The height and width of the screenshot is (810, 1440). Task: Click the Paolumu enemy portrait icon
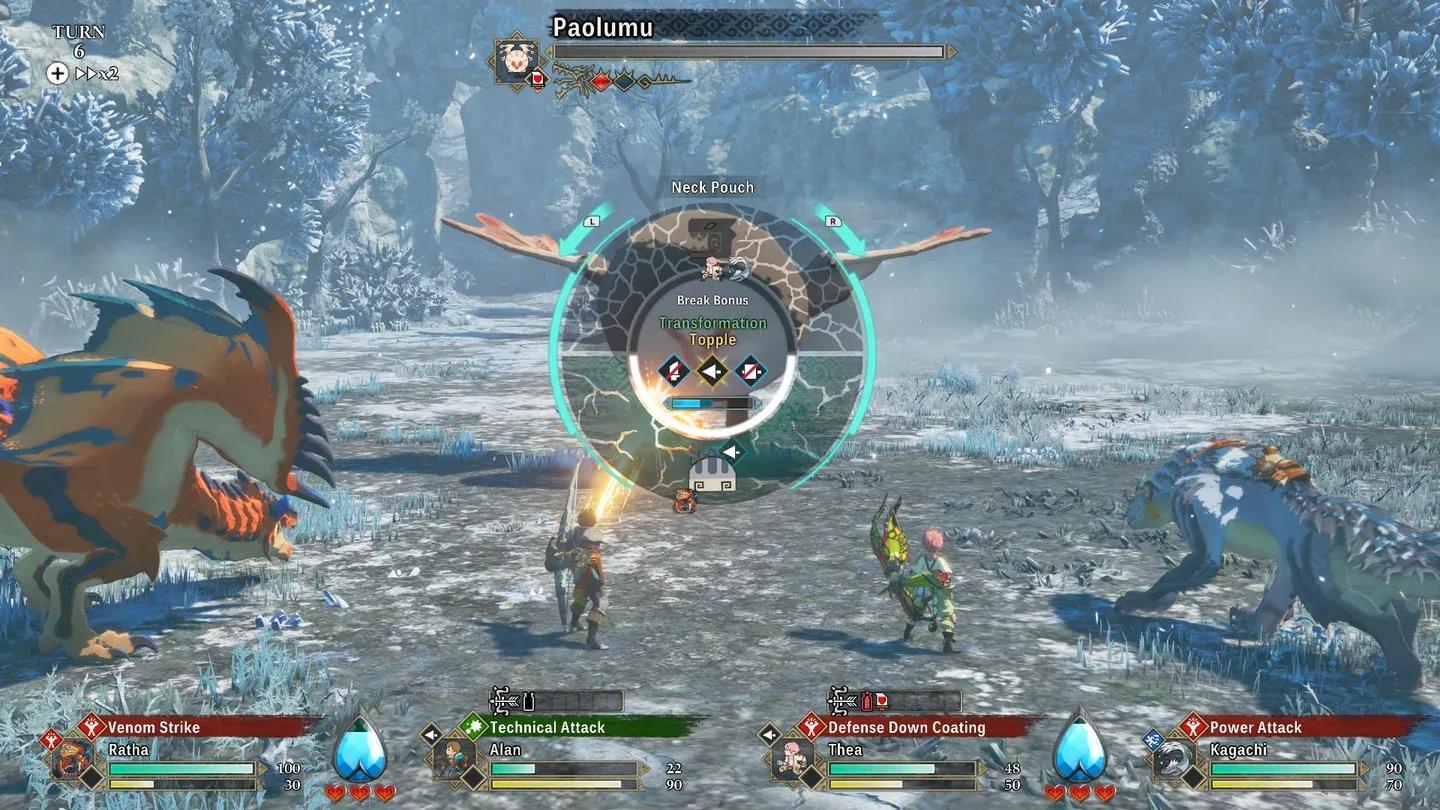tap(517, 60)
